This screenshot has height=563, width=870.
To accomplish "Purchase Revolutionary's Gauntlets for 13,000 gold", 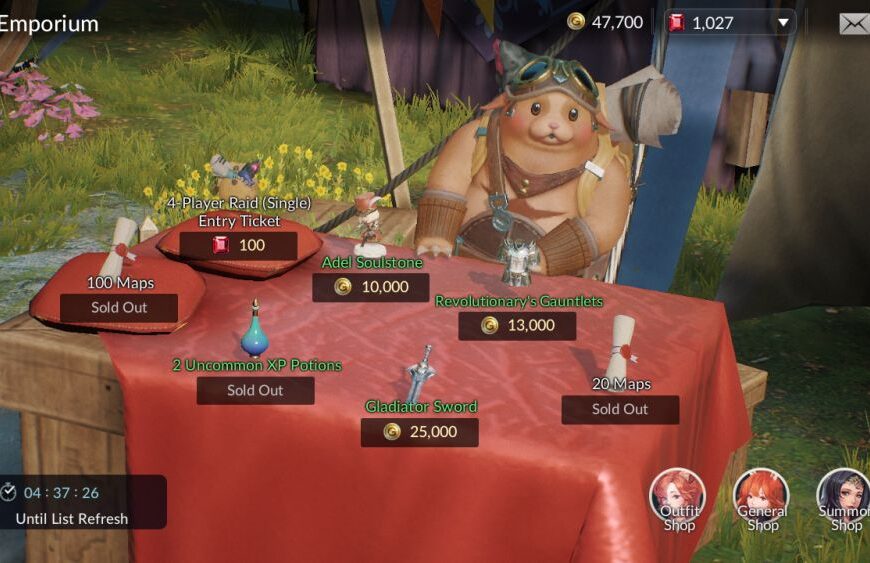I will [x=516, y=326].
